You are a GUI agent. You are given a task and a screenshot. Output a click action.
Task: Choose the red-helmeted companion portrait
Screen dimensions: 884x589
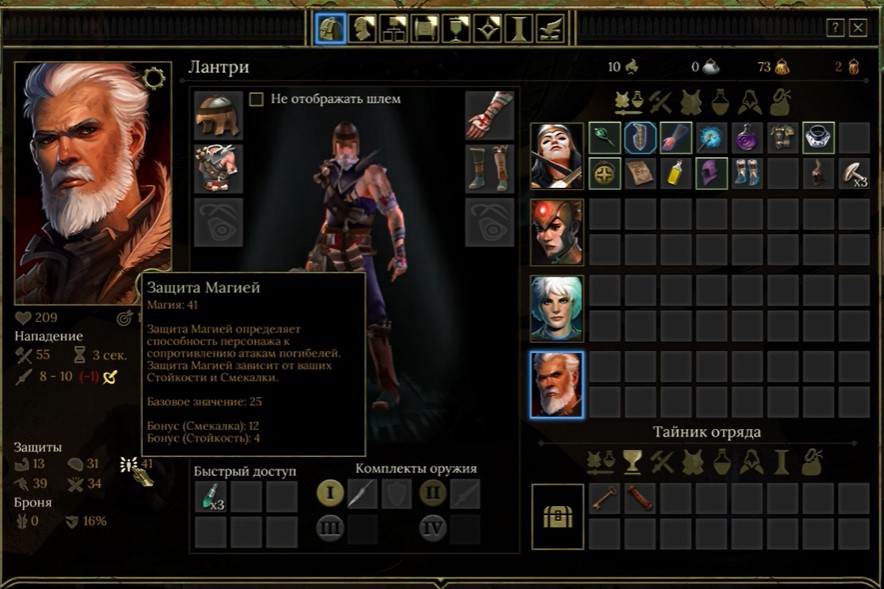click(x=556, y=232)
